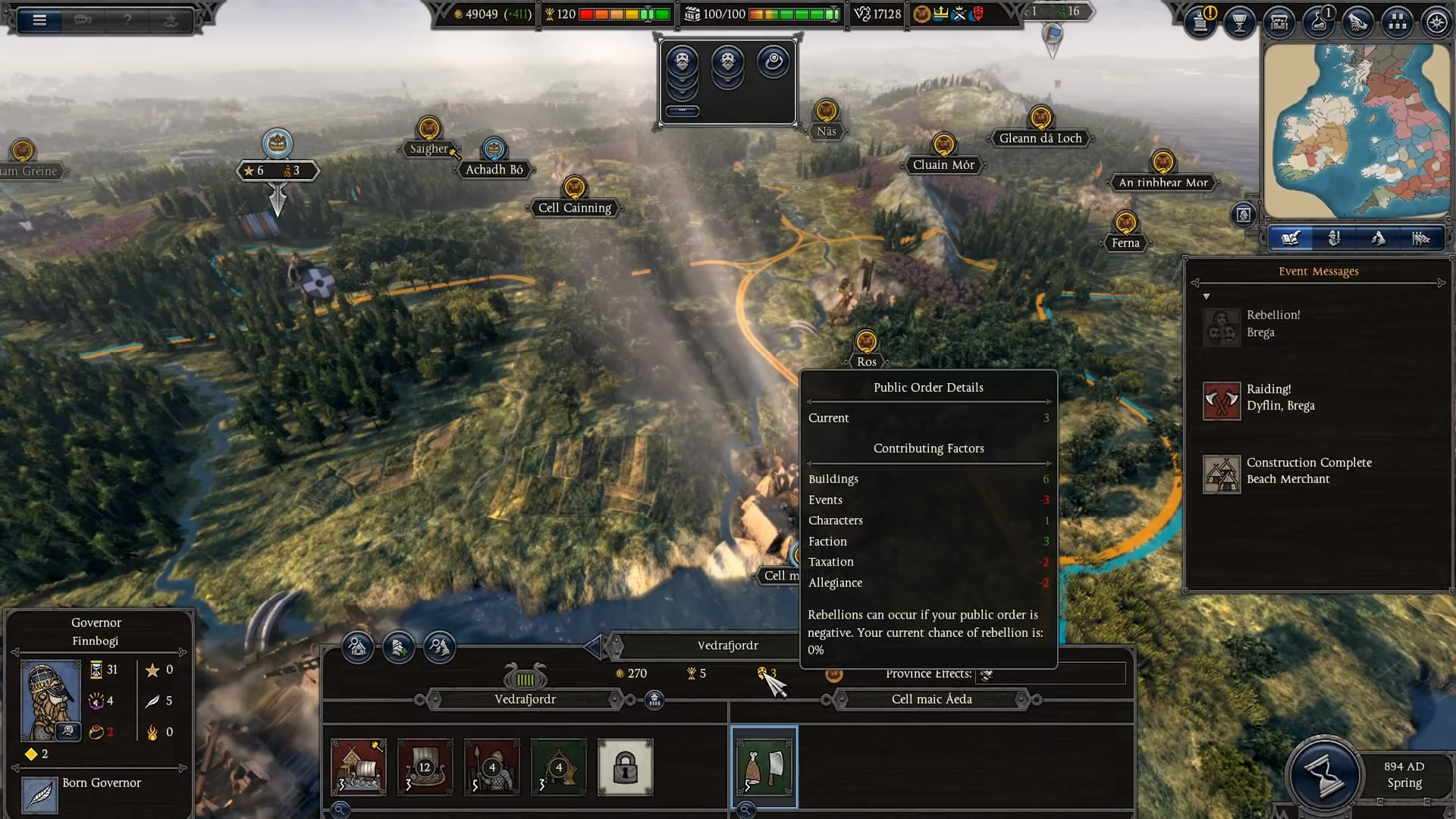Switch to the book and quill events tab

click(x=1291, y=239)
